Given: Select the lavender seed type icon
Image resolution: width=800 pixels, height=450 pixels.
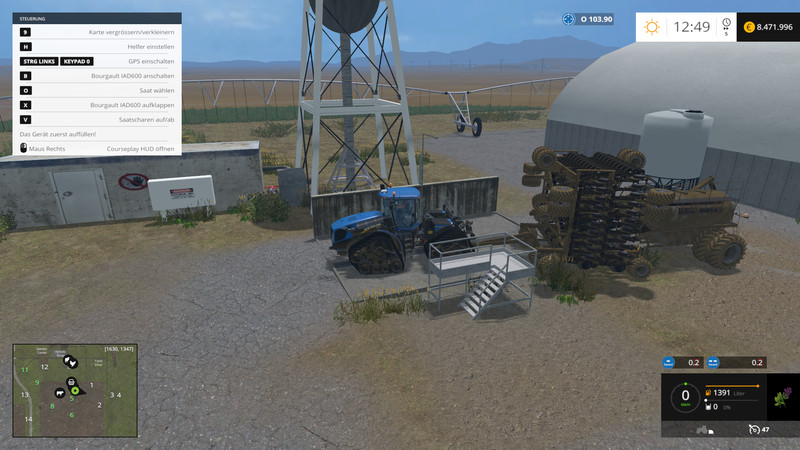Looking at the screenshot, I should click(782, 397).
